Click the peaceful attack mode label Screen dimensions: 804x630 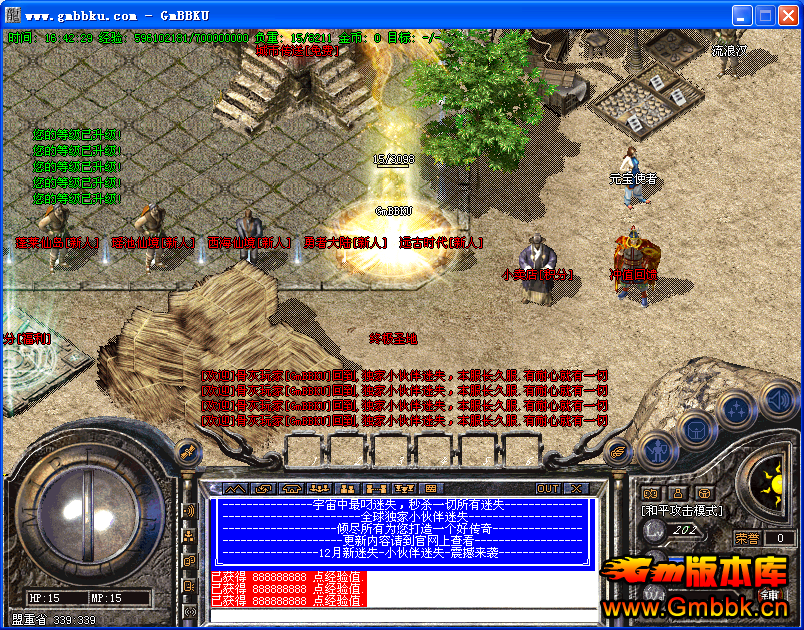(680, 510)
